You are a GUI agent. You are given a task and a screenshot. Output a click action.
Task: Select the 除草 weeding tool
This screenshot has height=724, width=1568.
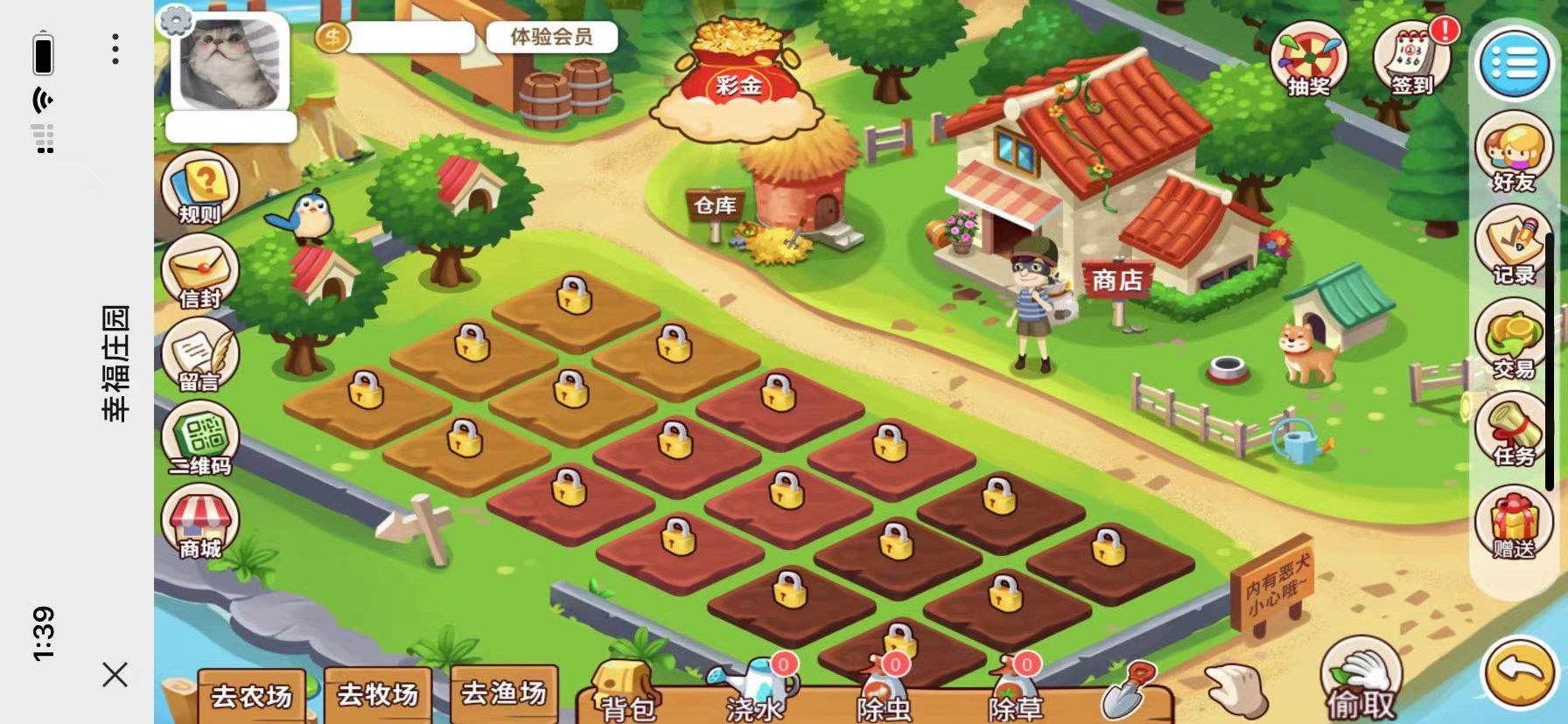tap(1015, 693)
